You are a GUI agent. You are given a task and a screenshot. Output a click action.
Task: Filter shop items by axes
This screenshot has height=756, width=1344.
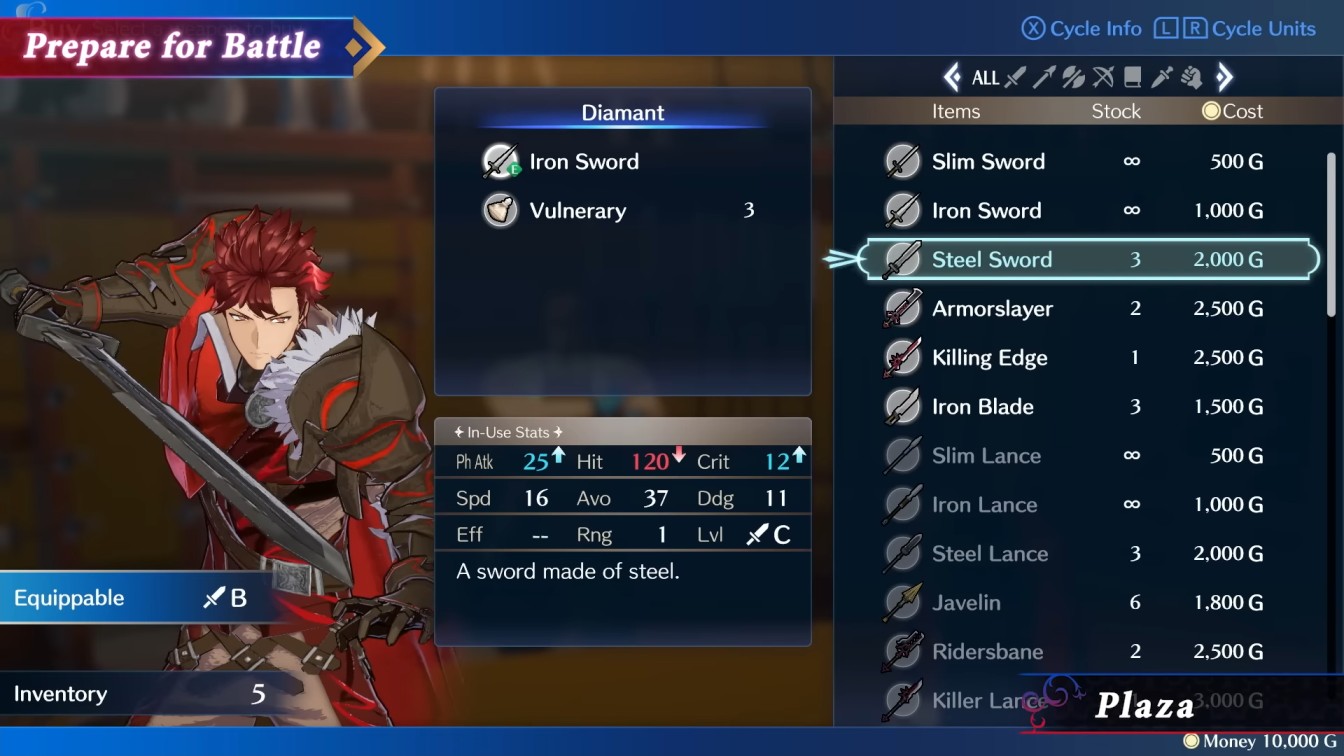pyautogui.click(x=1073, y=77)
